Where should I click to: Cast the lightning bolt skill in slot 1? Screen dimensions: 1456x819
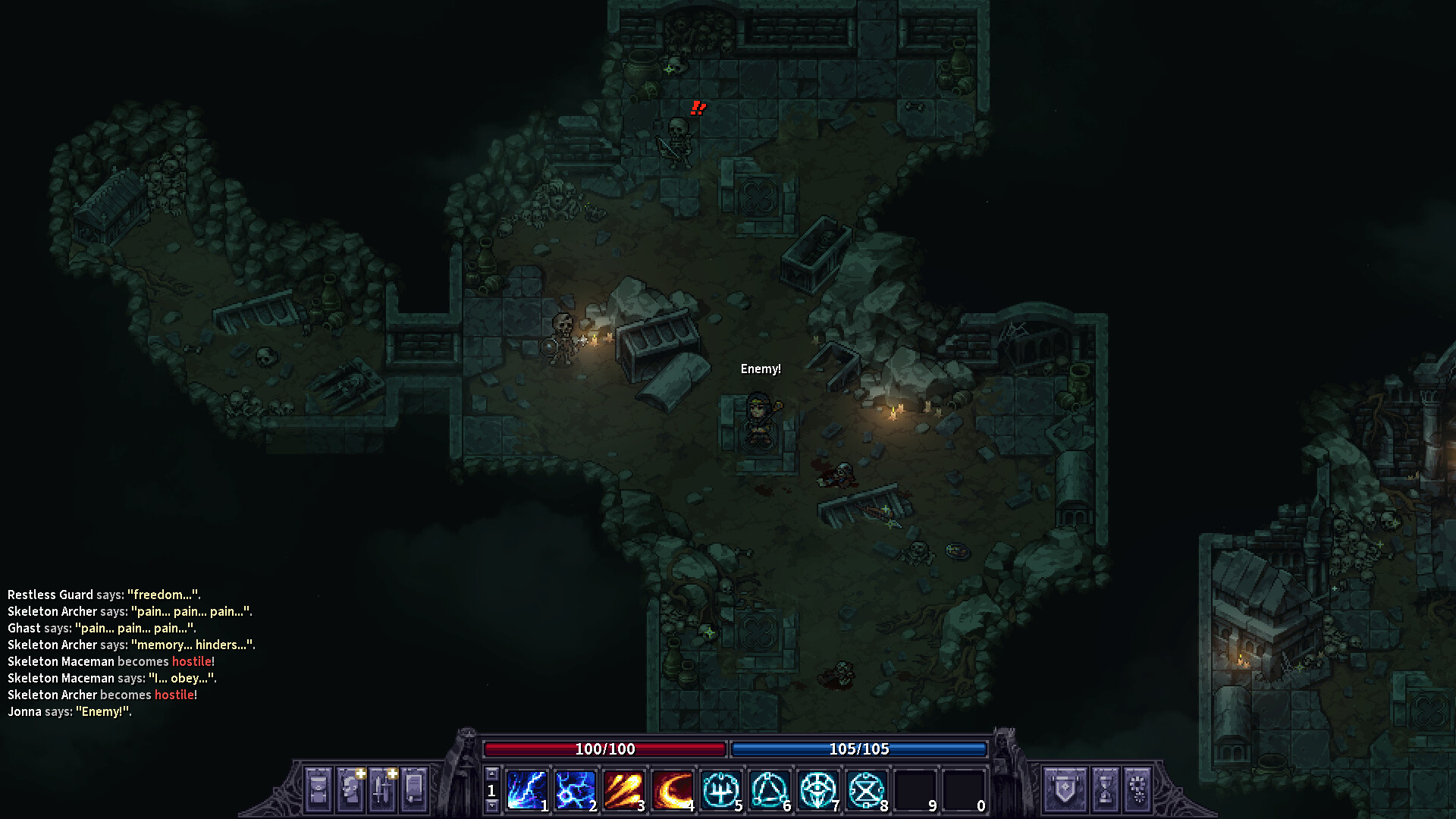click(526, 790)
